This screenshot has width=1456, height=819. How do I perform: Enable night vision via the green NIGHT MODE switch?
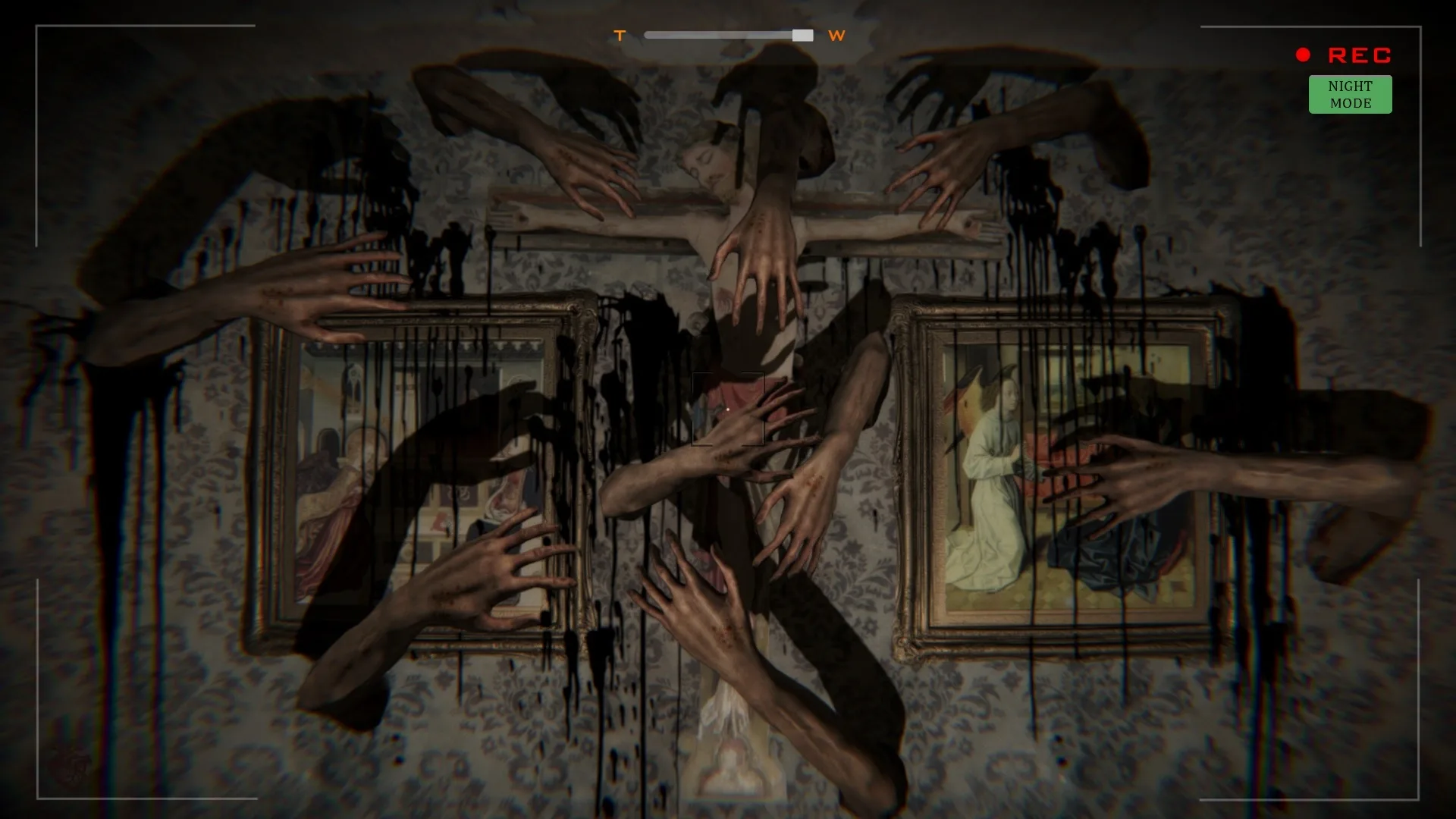[1350, 94]
